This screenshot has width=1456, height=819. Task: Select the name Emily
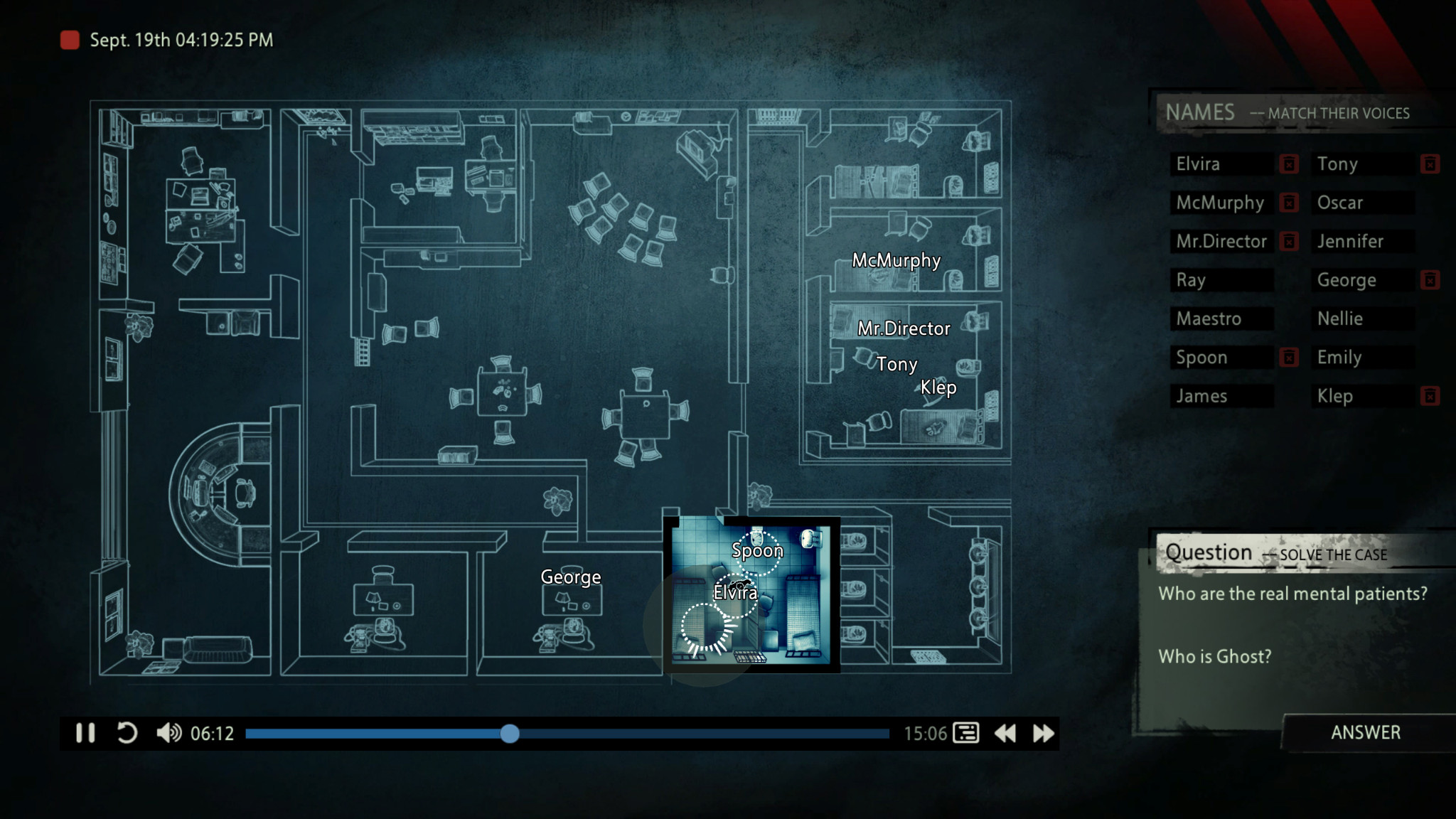pyautogui.click(x=1362, y=358)
